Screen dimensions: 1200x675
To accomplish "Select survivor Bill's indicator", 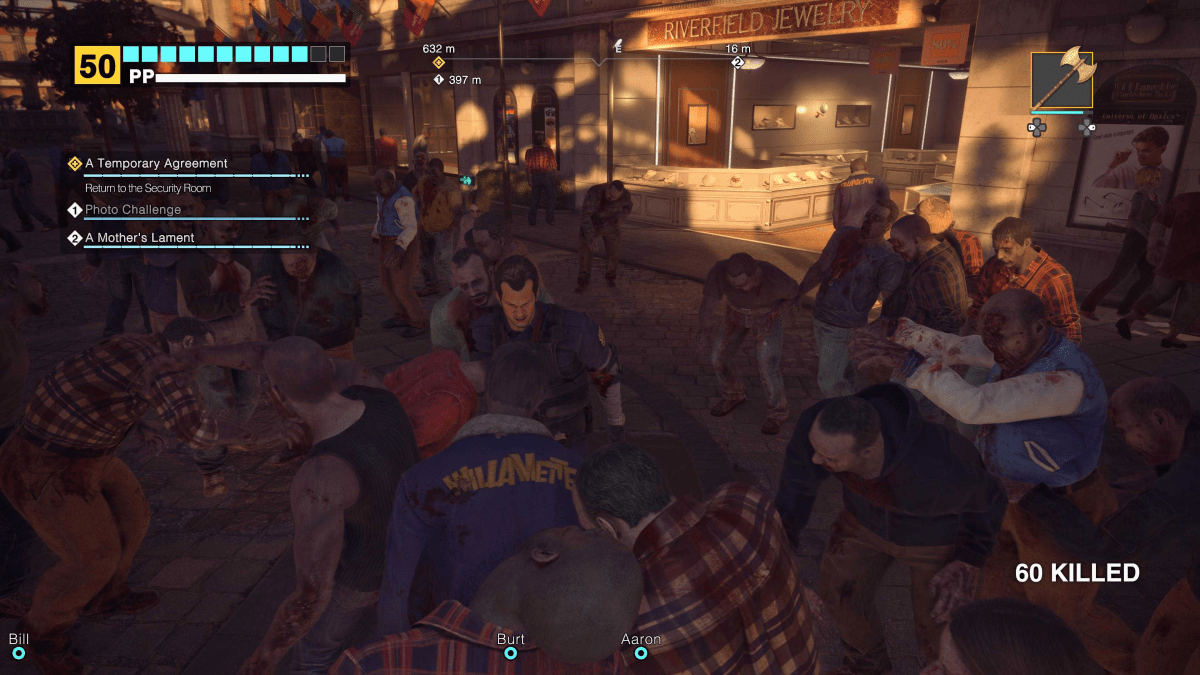I will (x=18, y=653).
